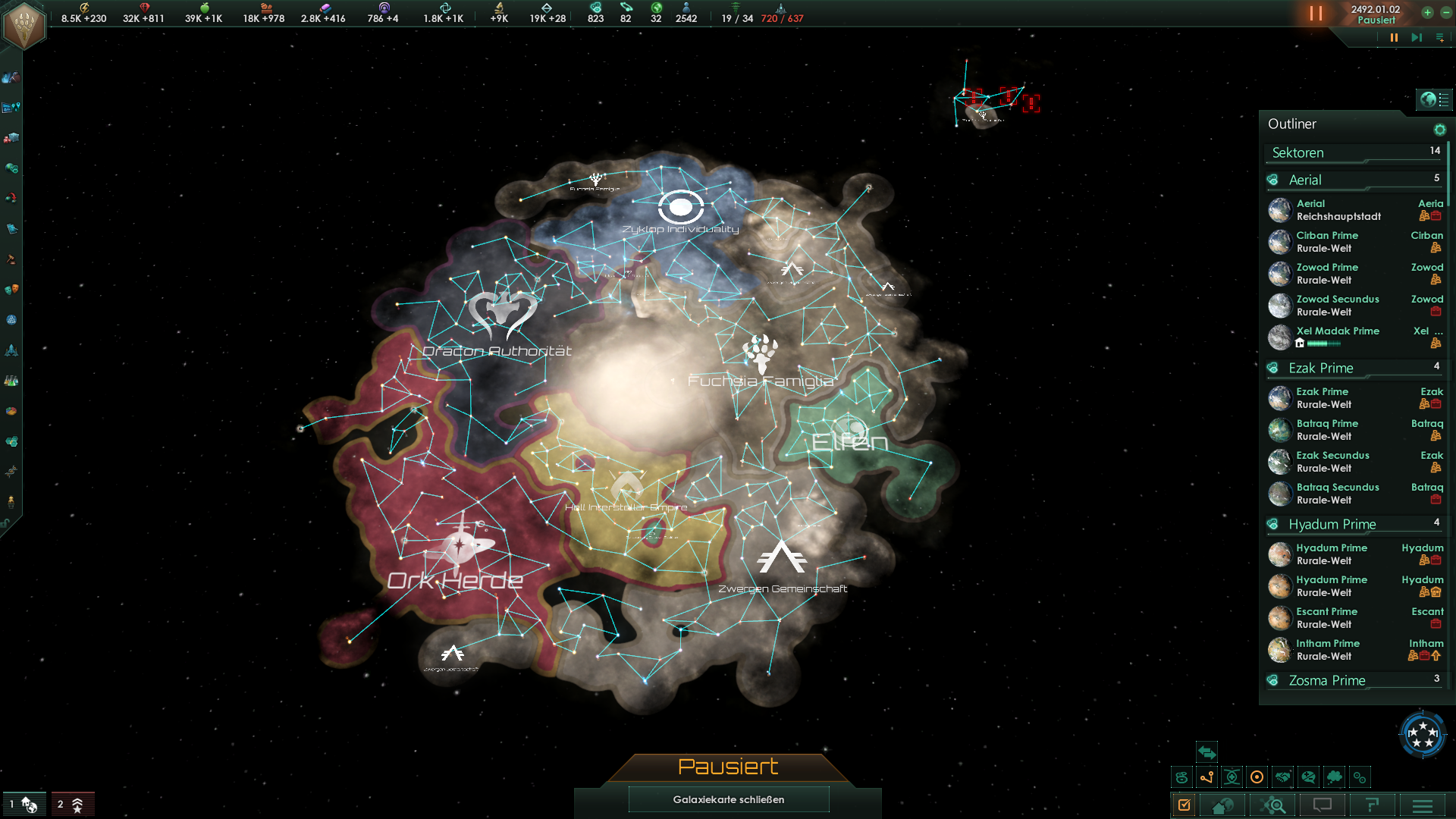The image size is (1456, 819).
Task: Open the chat speech-bubble button
Action: [1323, 805]
